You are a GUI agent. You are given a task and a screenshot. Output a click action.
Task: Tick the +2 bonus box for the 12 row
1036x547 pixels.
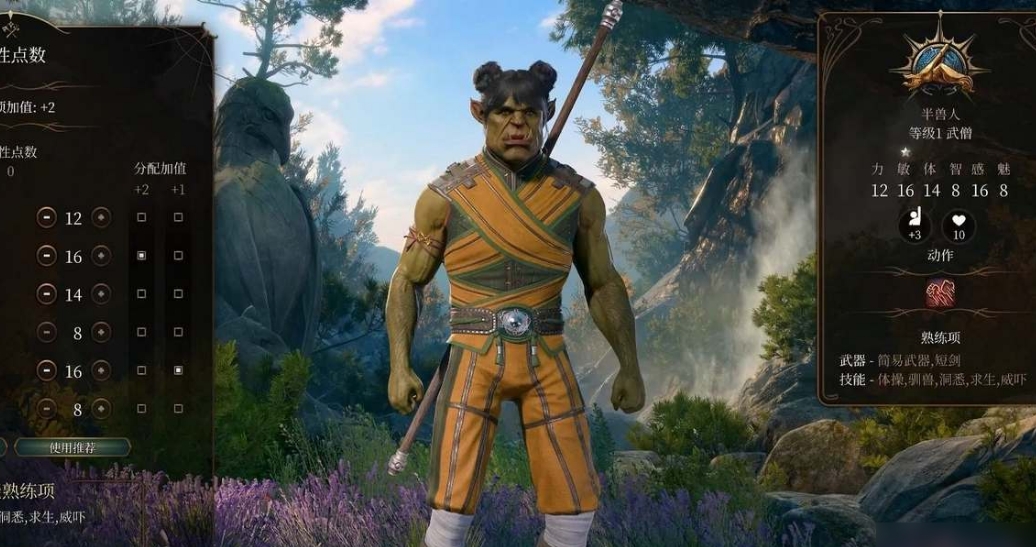[141, 217]
